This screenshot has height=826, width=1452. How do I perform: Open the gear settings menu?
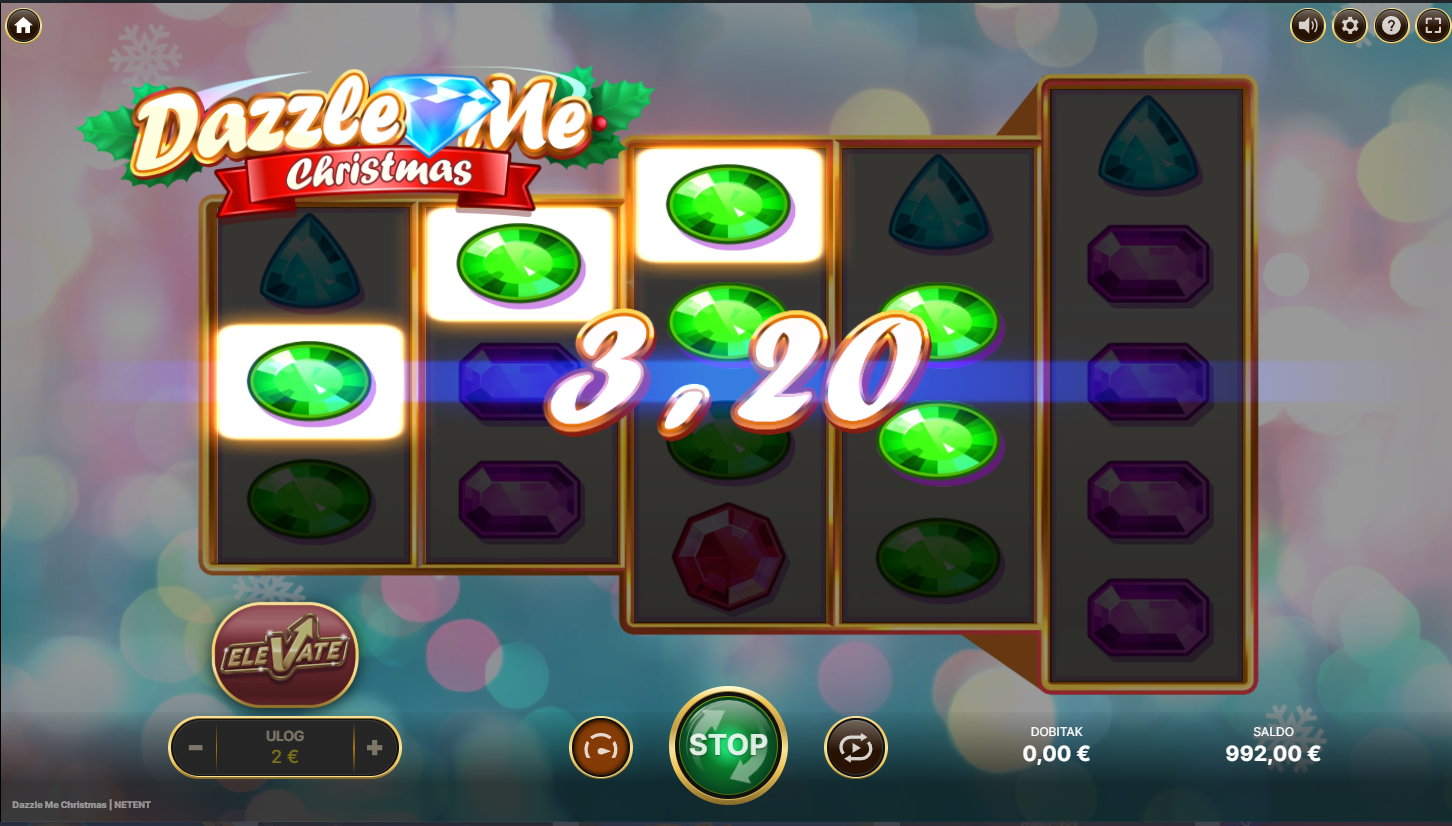pos(1350,25)
